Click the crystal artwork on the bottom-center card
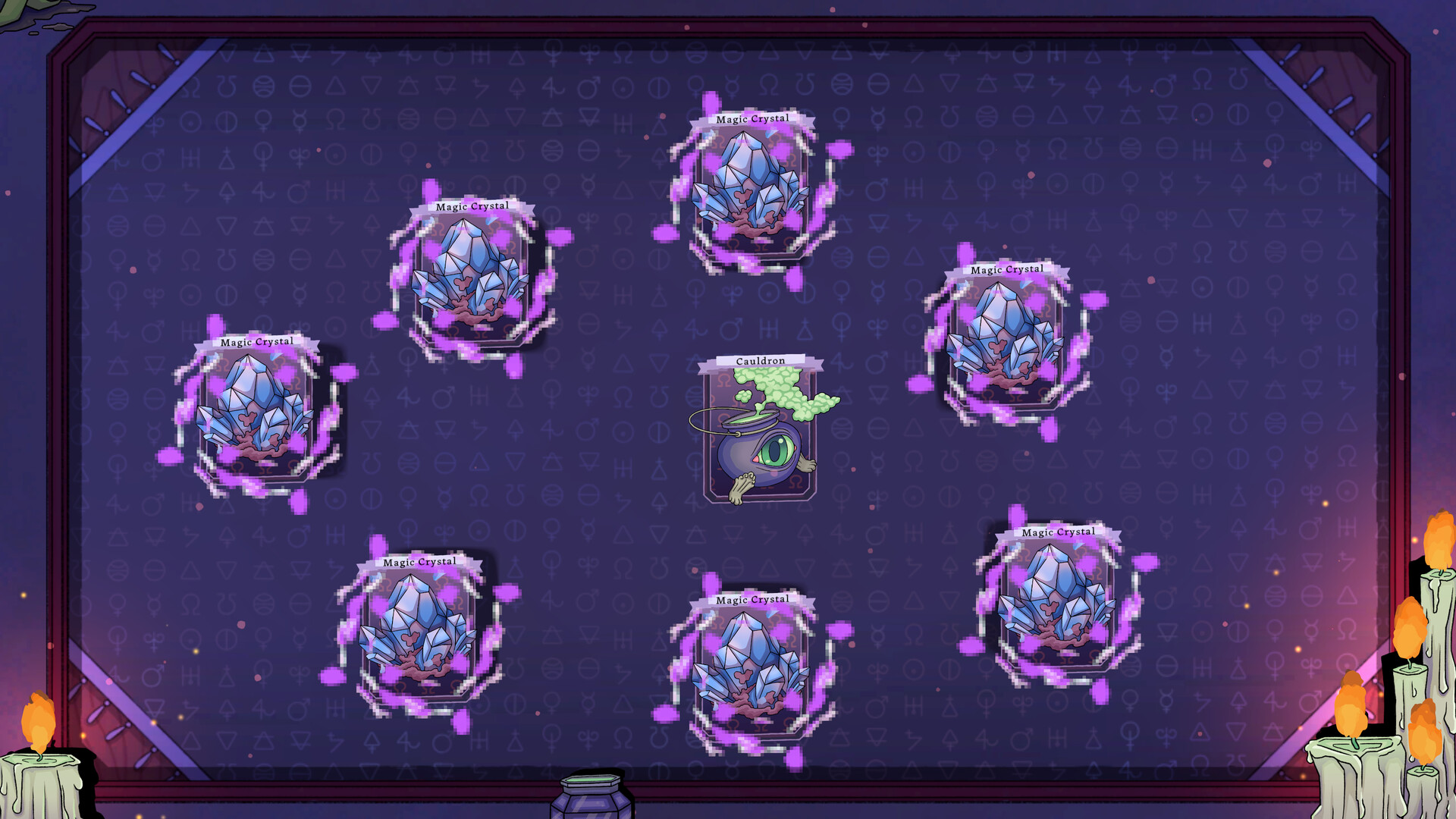The width and height of the screenshot is (1456, 819). [747, 667]
